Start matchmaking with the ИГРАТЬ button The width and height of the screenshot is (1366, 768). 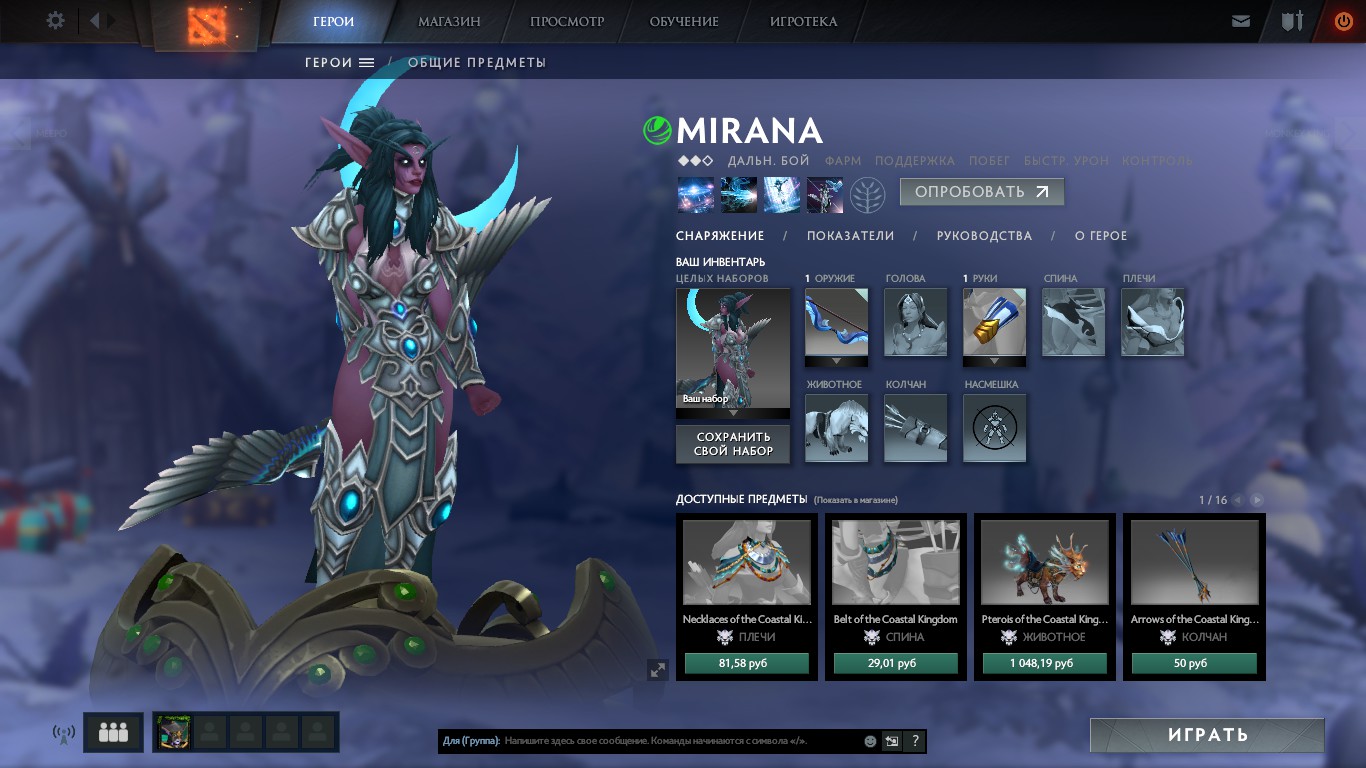tap(1207, 735)
